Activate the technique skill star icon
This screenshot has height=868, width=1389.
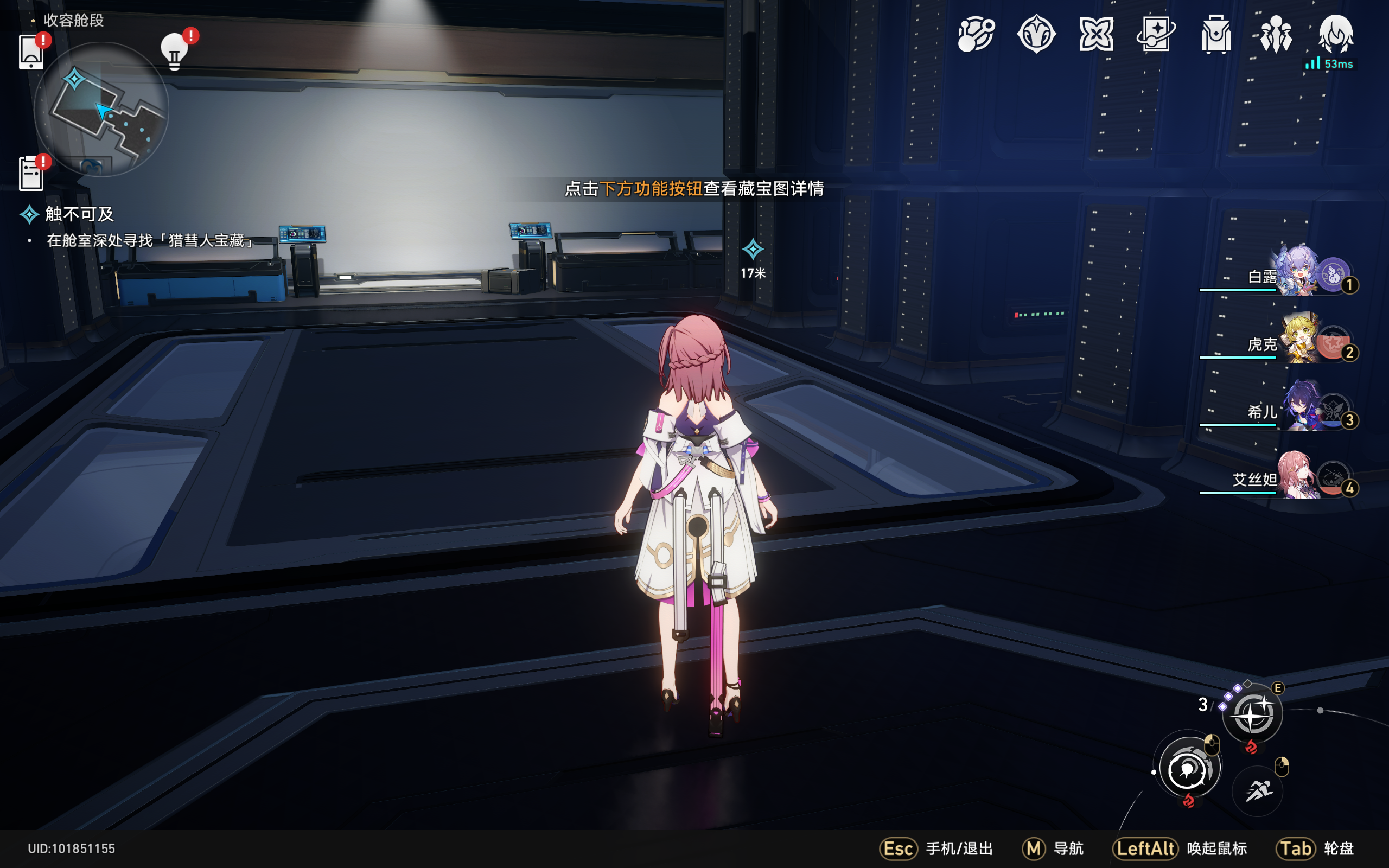(x=1252, y=714)
